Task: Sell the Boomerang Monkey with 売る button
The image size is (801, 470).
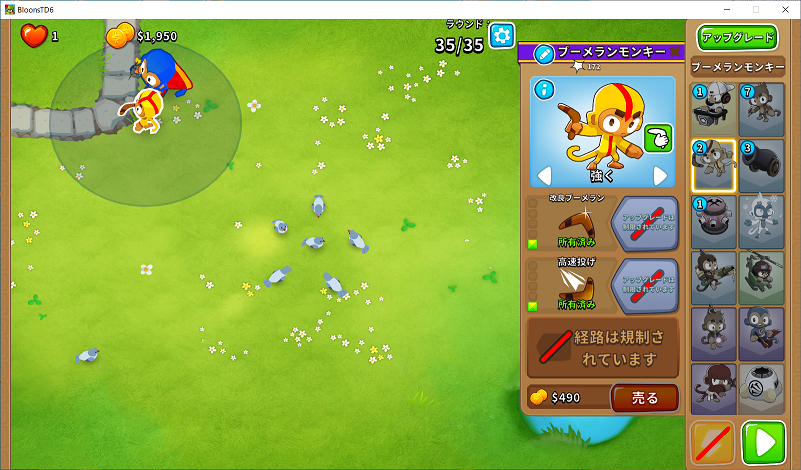Action: pos(645,397)
